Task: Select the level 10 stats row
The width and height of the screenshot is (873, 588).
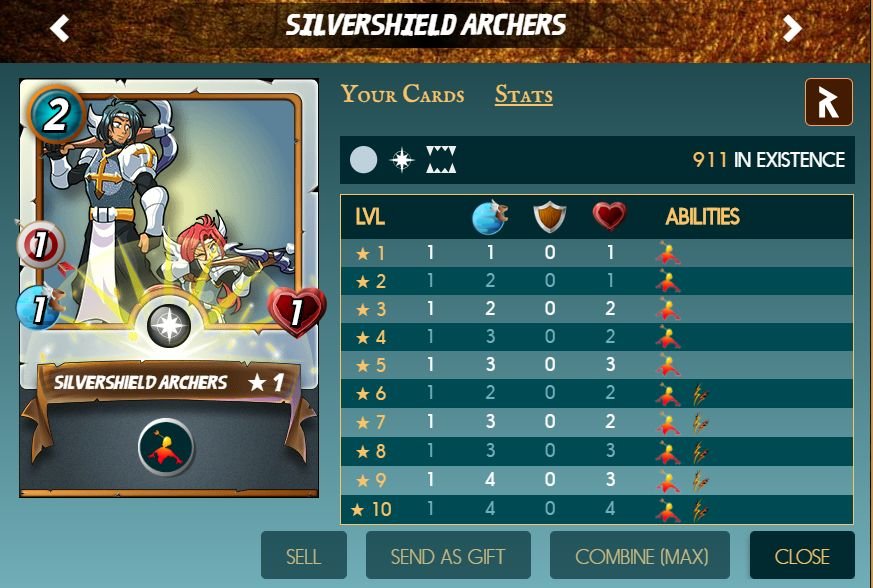Action: [596, 510]
